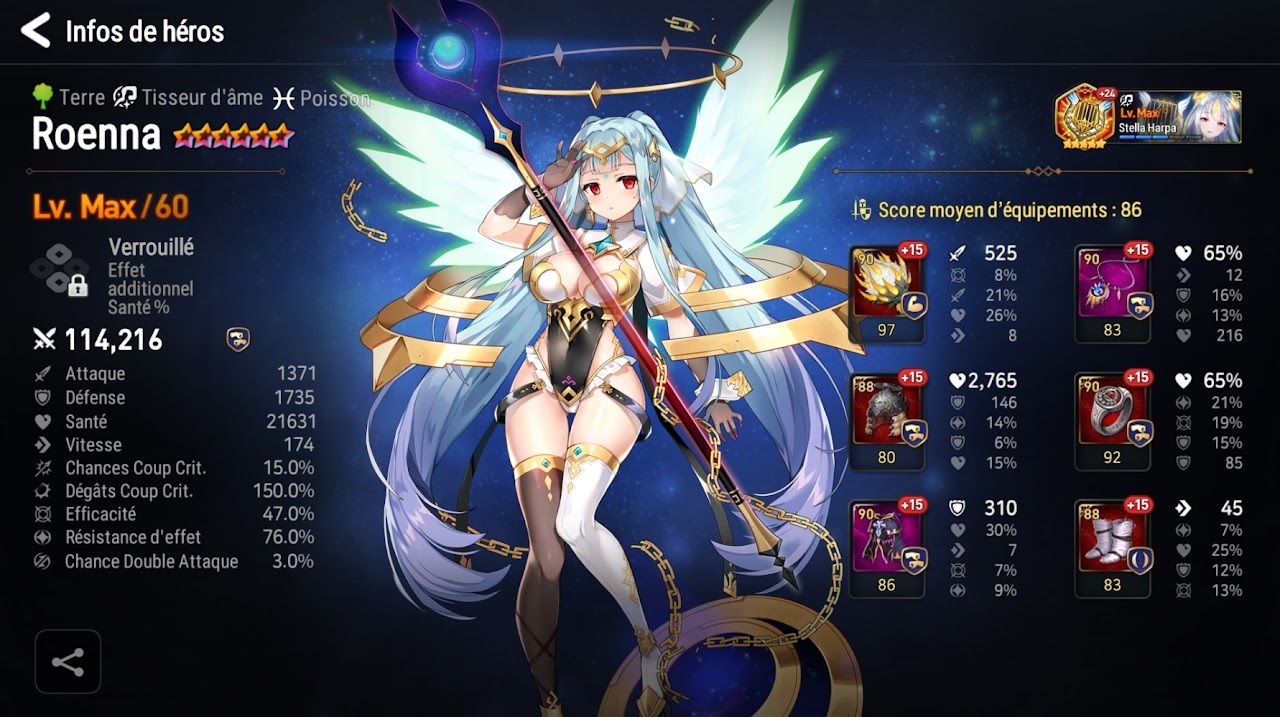Open the share button
The width and height of the screenshot is (1280, 717).
click(68, 662)
